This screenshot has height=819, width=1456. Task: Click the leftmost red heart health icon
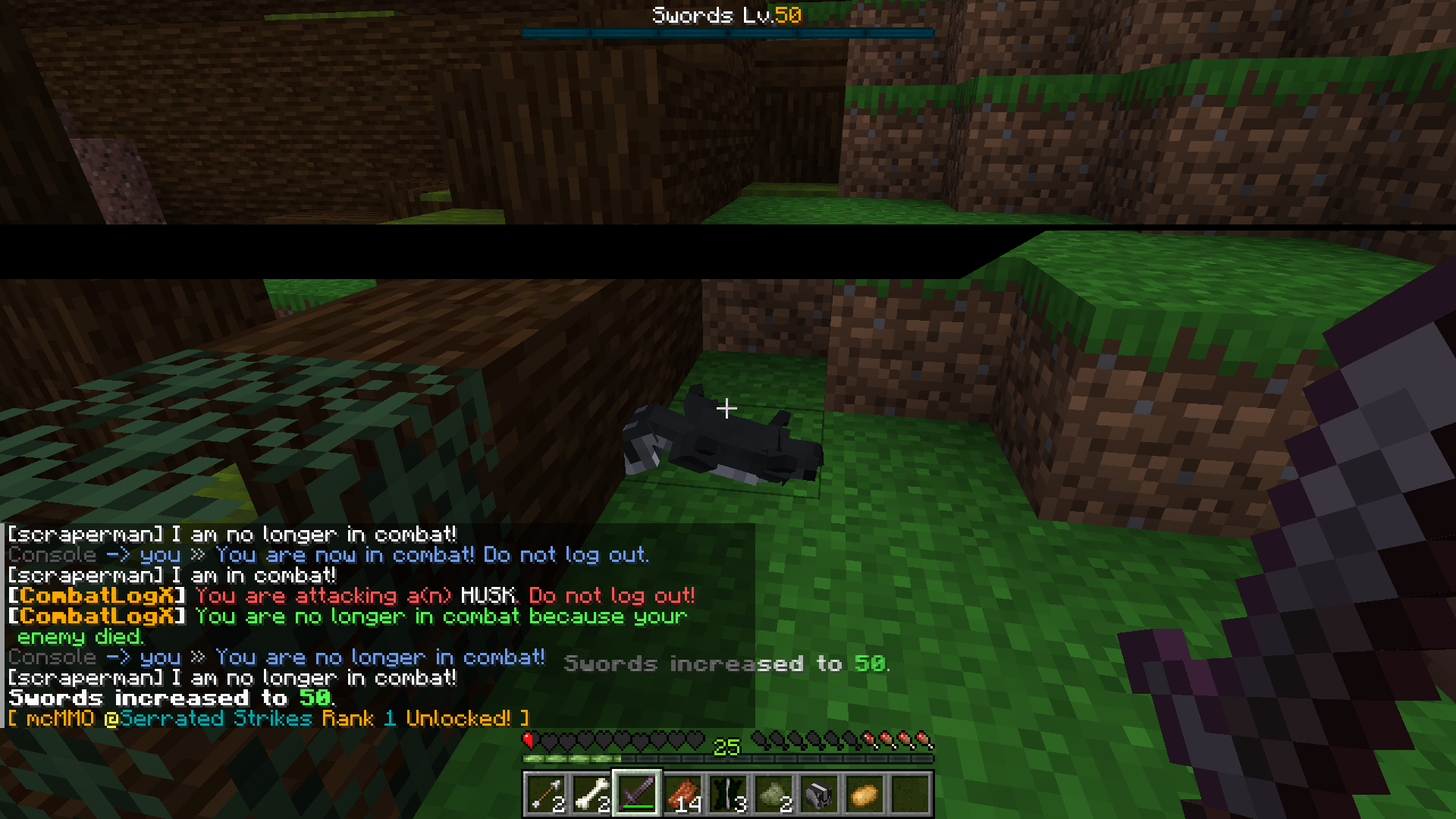pos(529,741)
